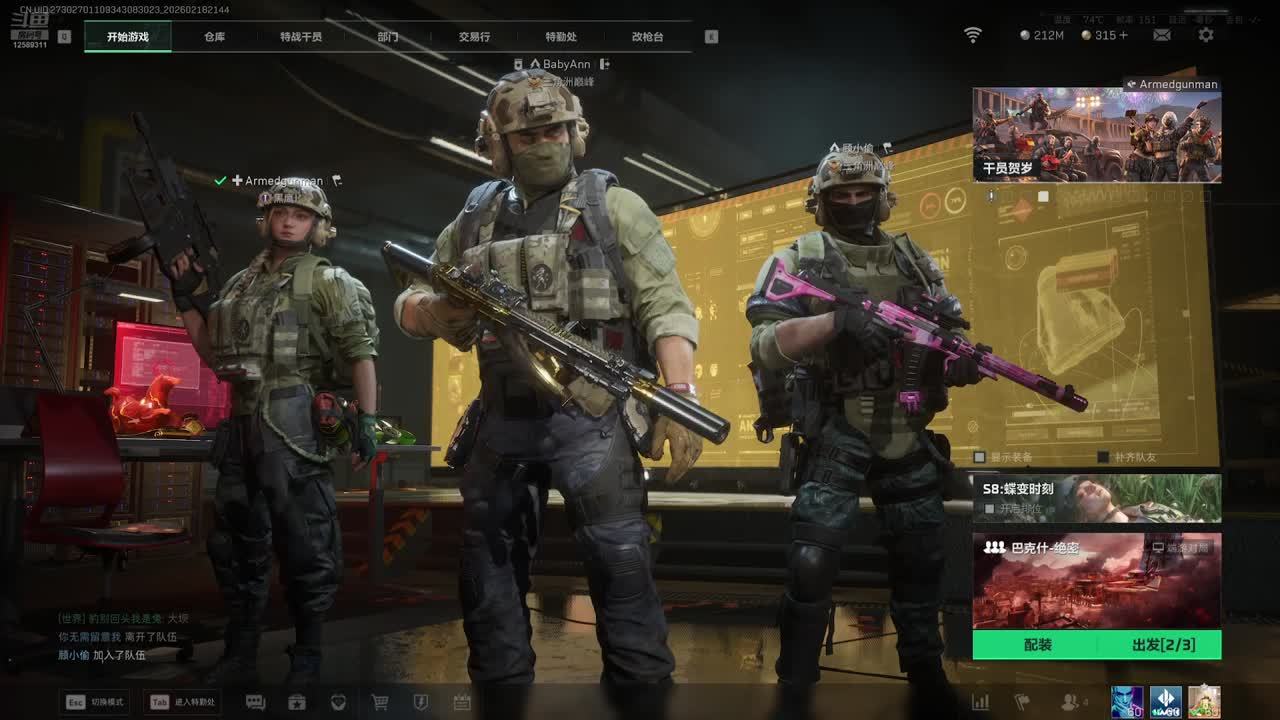Screen dimensions: 1280x720
Task: Open the 配装 loadout button
Action: pos(1037,645)
